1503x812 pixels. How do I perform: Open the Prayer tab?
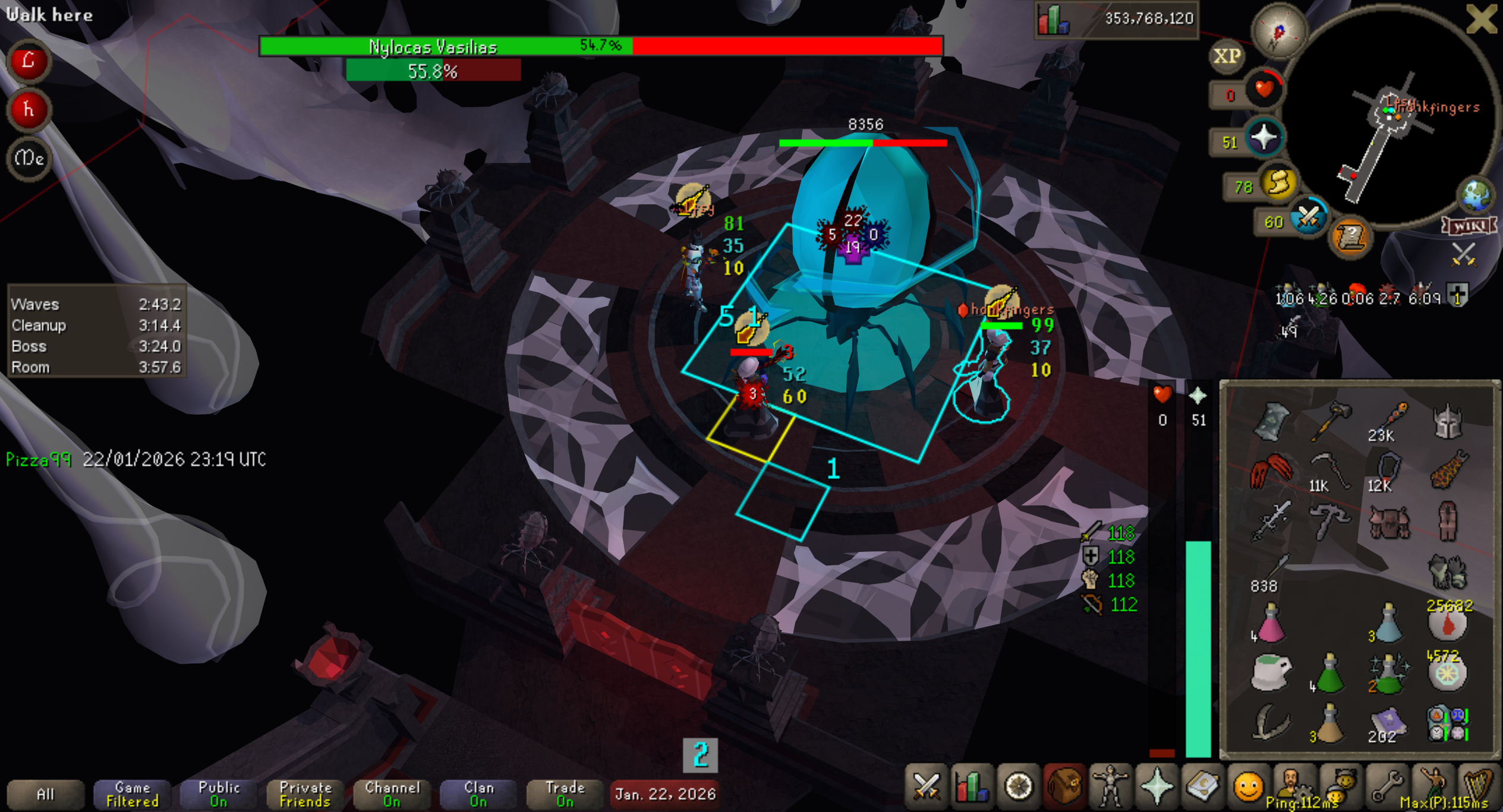click(1156, 788)
